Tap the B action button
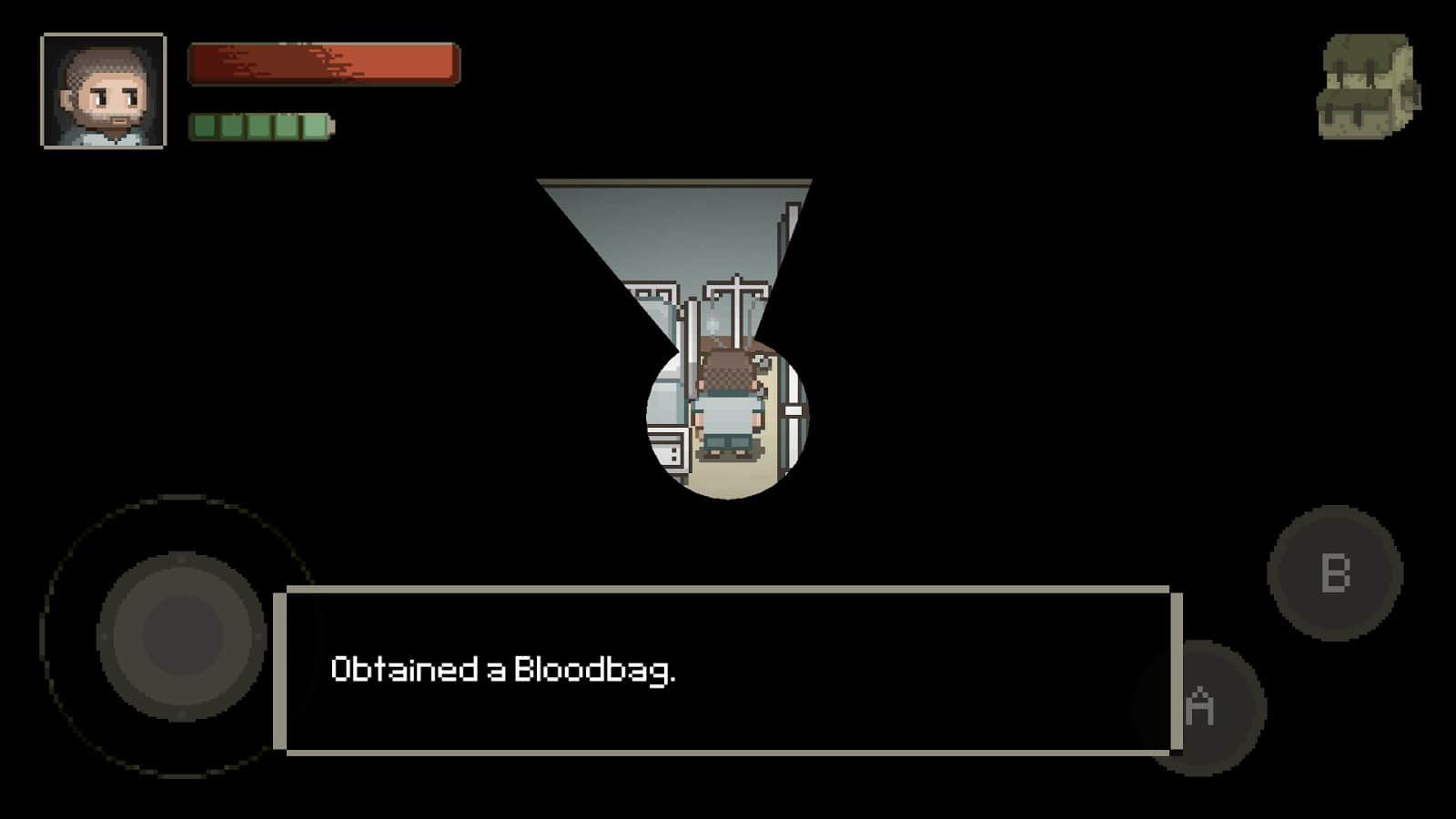The height and width of the screenshot is (819, 1456). 1332,573
